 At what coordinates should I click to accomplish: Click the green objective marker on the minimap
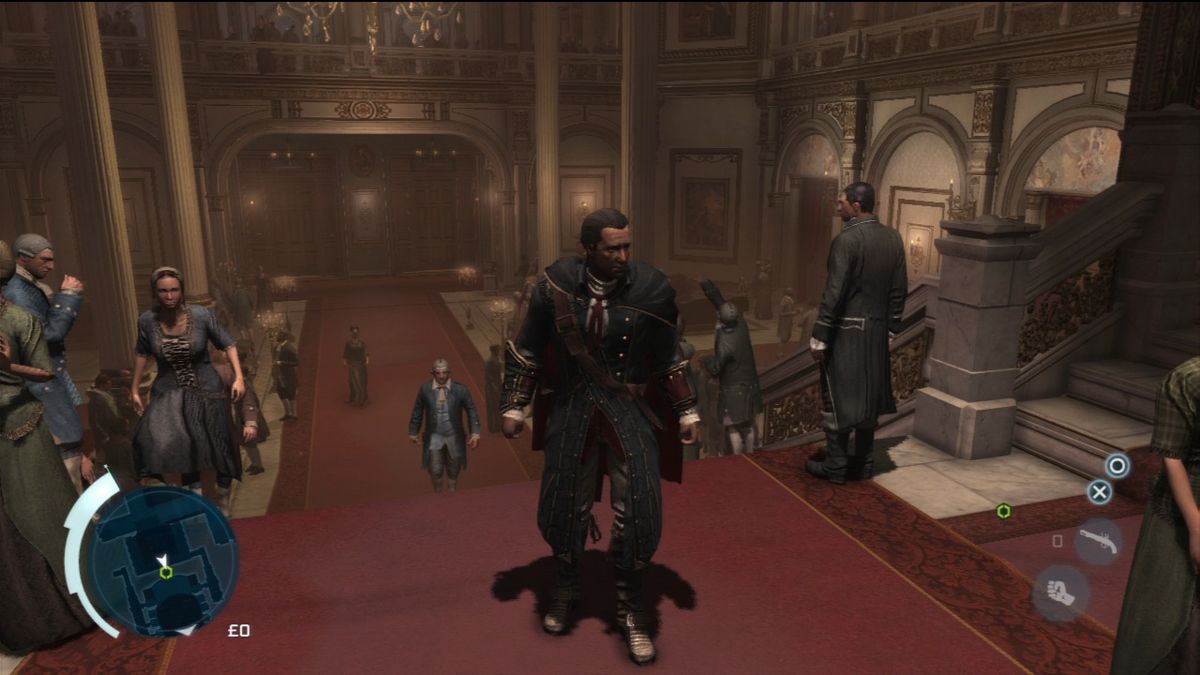[166, 572]
